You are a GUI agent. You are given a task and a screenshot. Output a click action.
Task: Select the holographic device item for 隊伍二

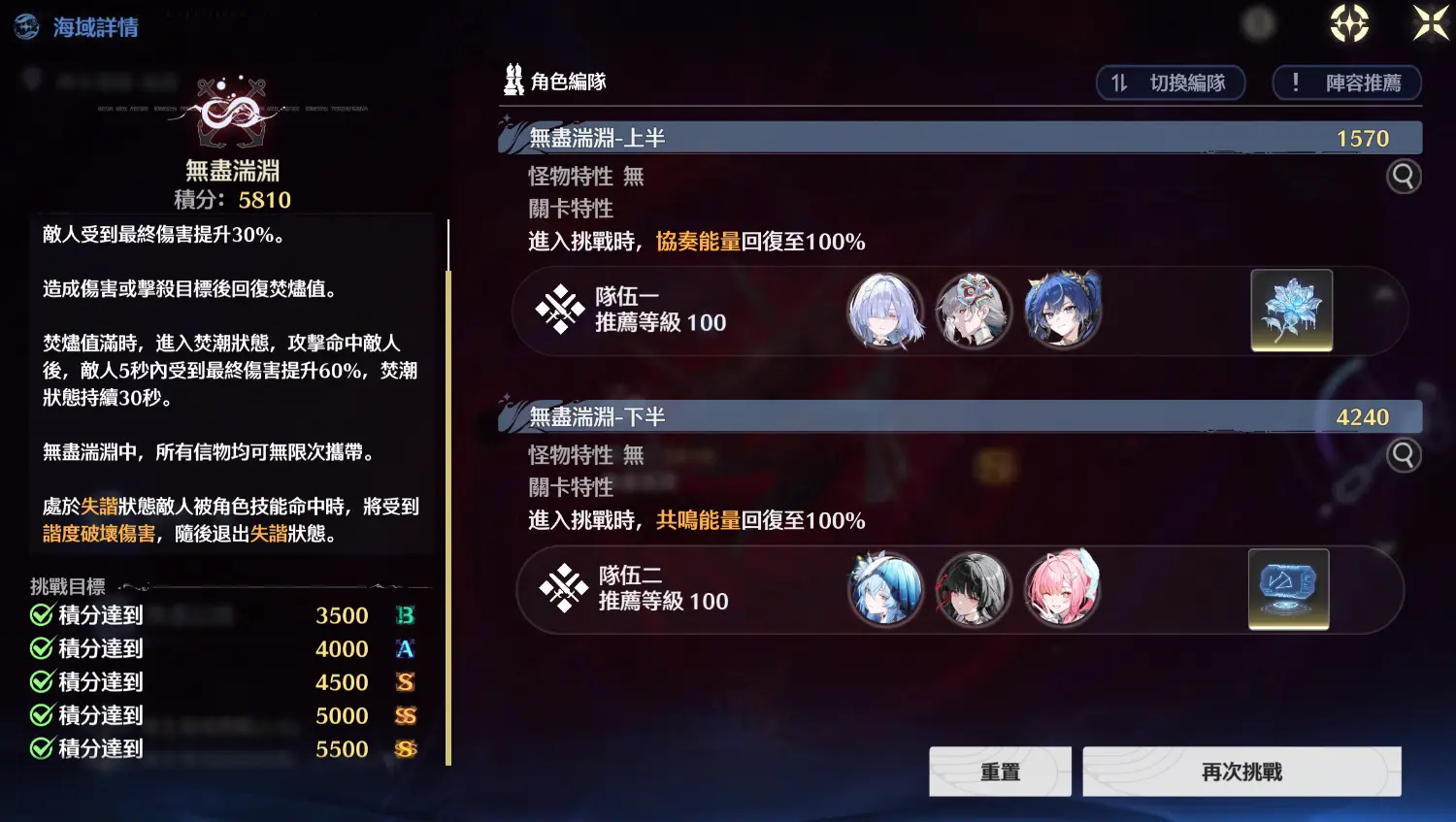point(1289,589)
